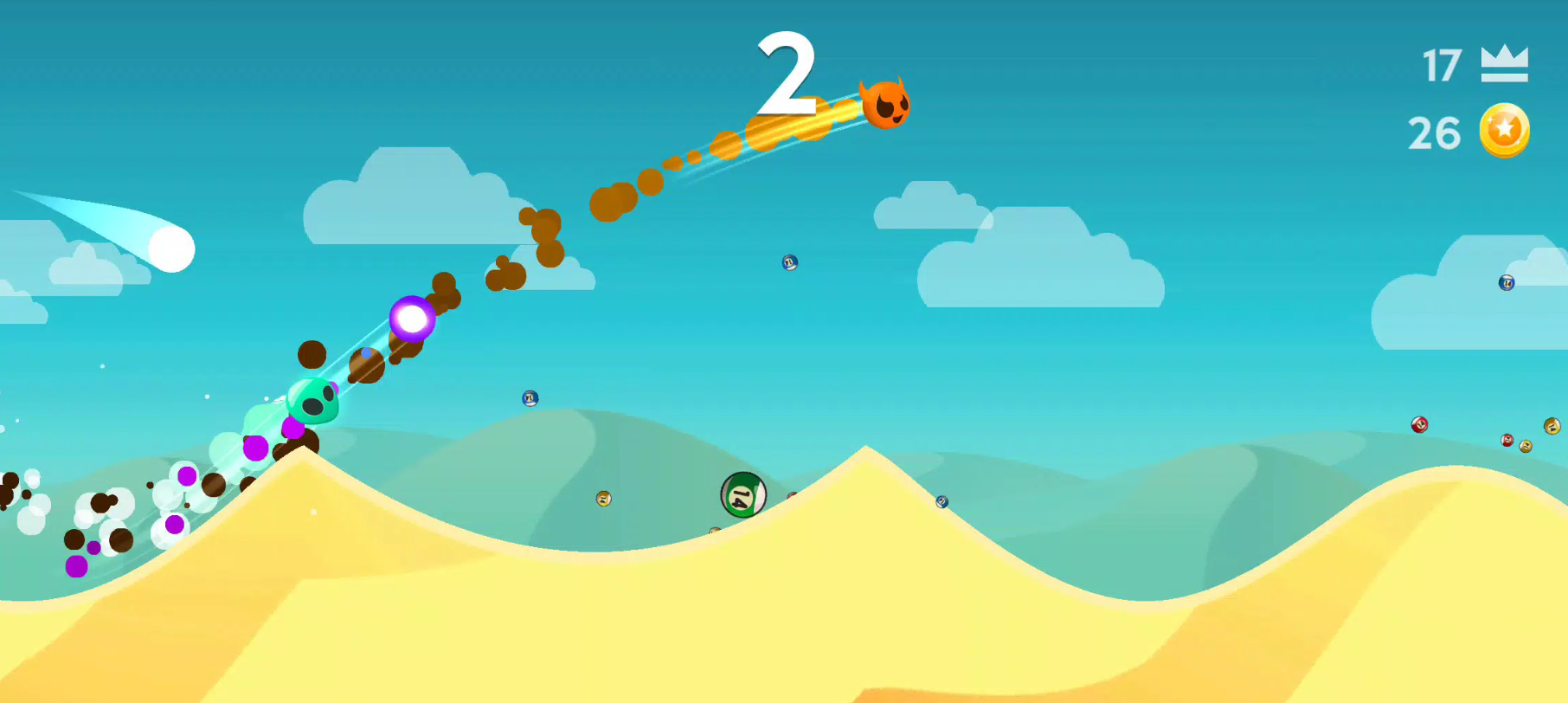Select the yellow 14 ball on green hill
Image resolution: width=1568 pixels, height=703 pixels.
point(603,500)
